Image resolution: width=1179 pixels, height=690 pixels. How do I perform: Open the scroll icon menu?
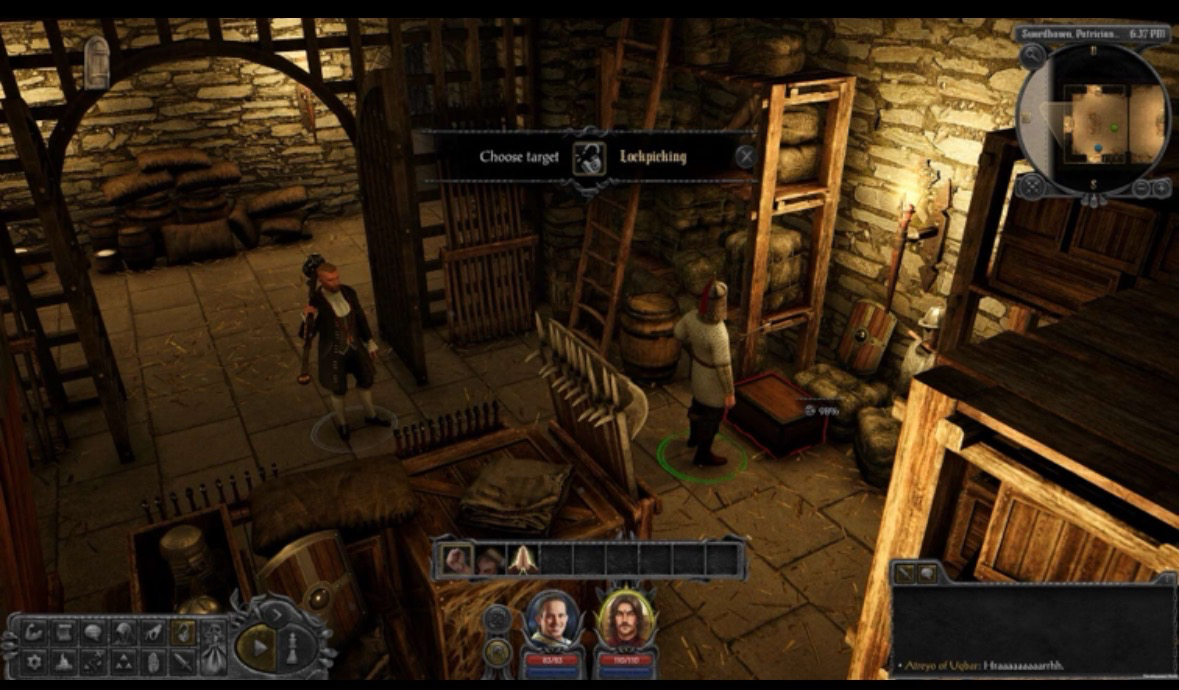click(x=64, y=632)
